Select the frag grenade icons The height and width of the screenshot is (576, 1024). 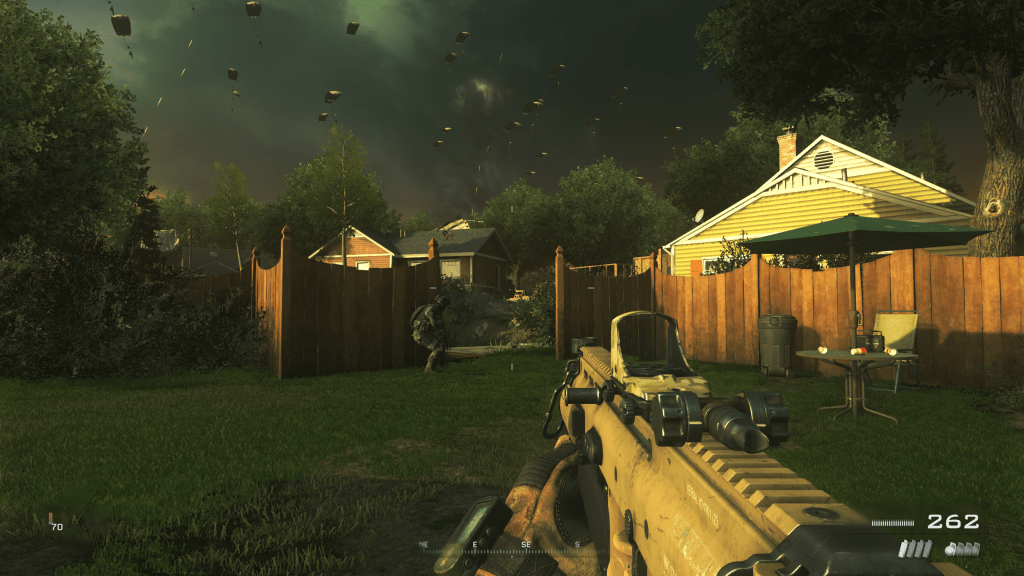962,548
